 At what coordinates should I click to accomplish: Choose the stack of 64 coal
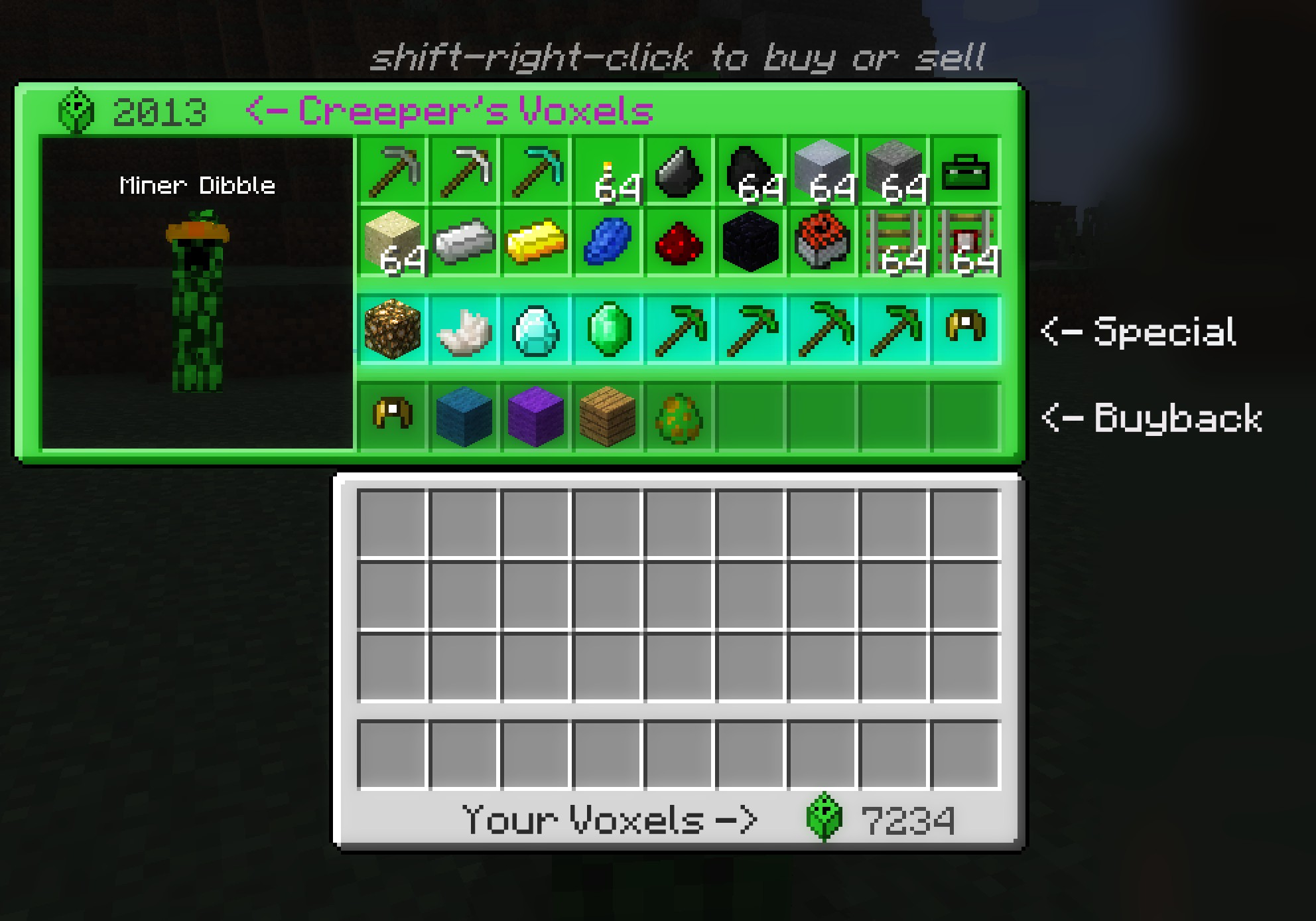[x=751, y=171]
